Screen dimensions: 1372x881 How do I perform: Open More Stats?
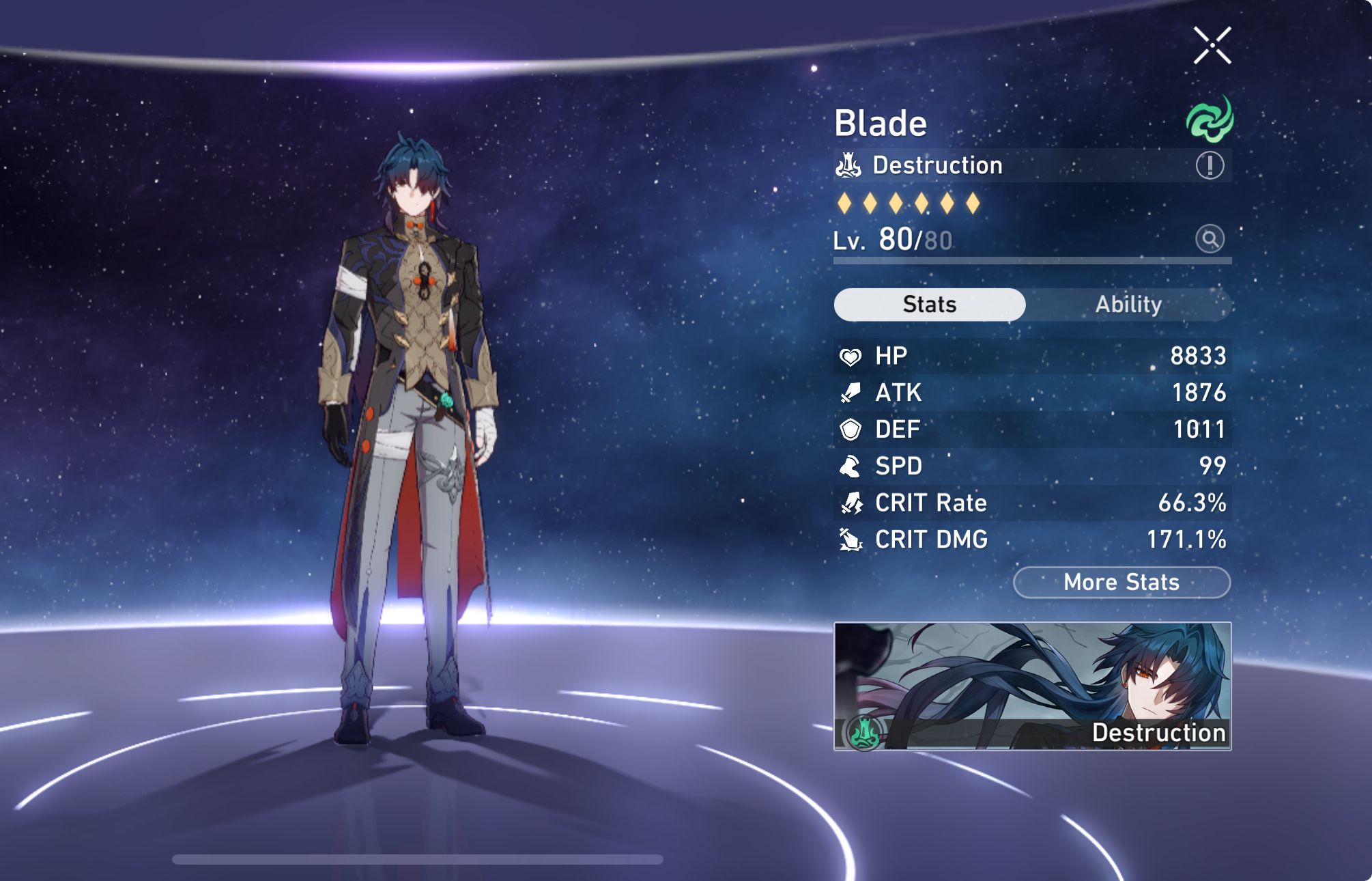click(x=1121, y=582)
